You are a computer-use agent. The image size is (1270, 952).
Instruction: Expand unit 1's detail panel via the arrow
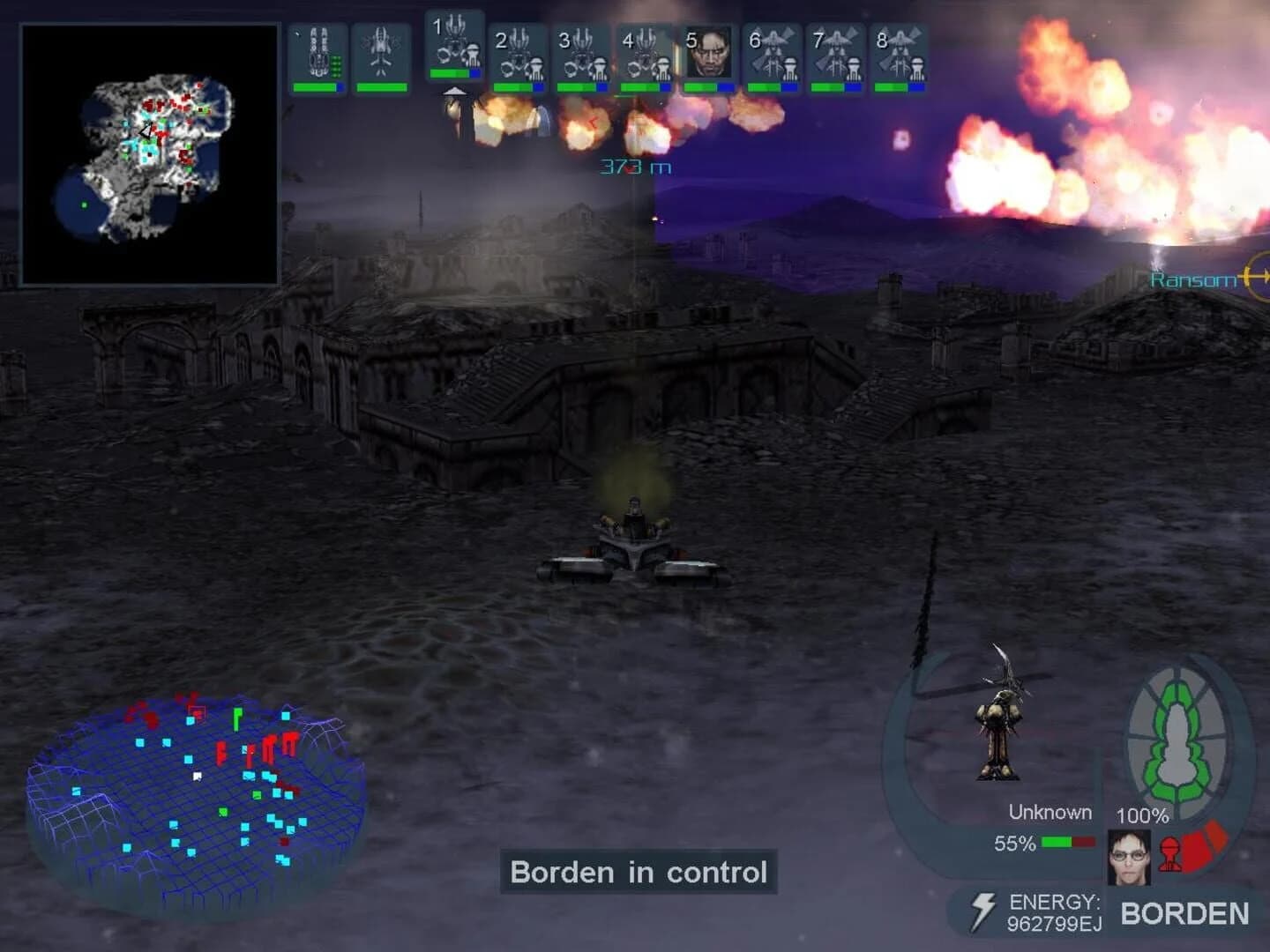click(x=455, y=91)
